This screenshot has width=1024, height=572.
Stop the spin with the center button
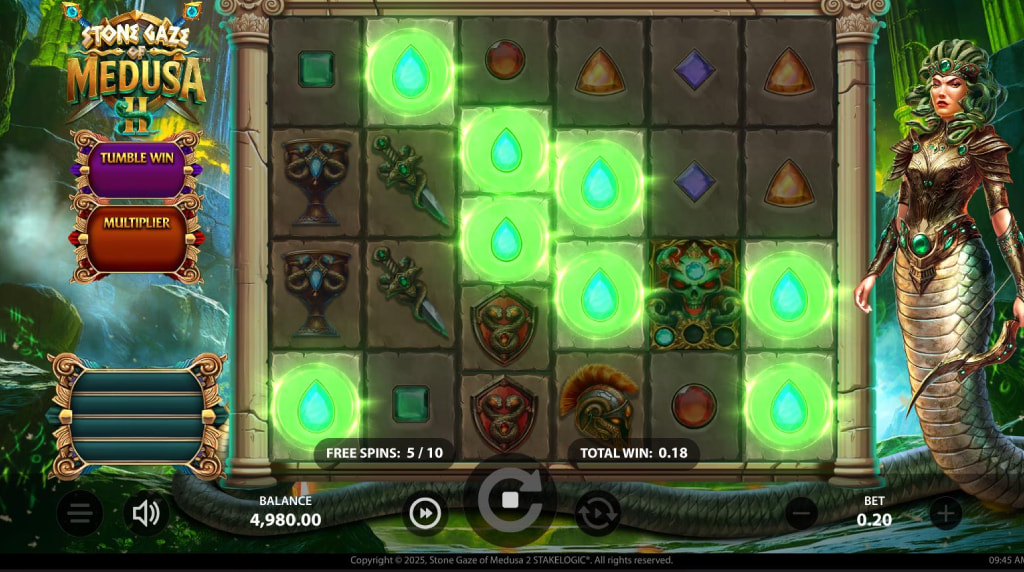509,499
